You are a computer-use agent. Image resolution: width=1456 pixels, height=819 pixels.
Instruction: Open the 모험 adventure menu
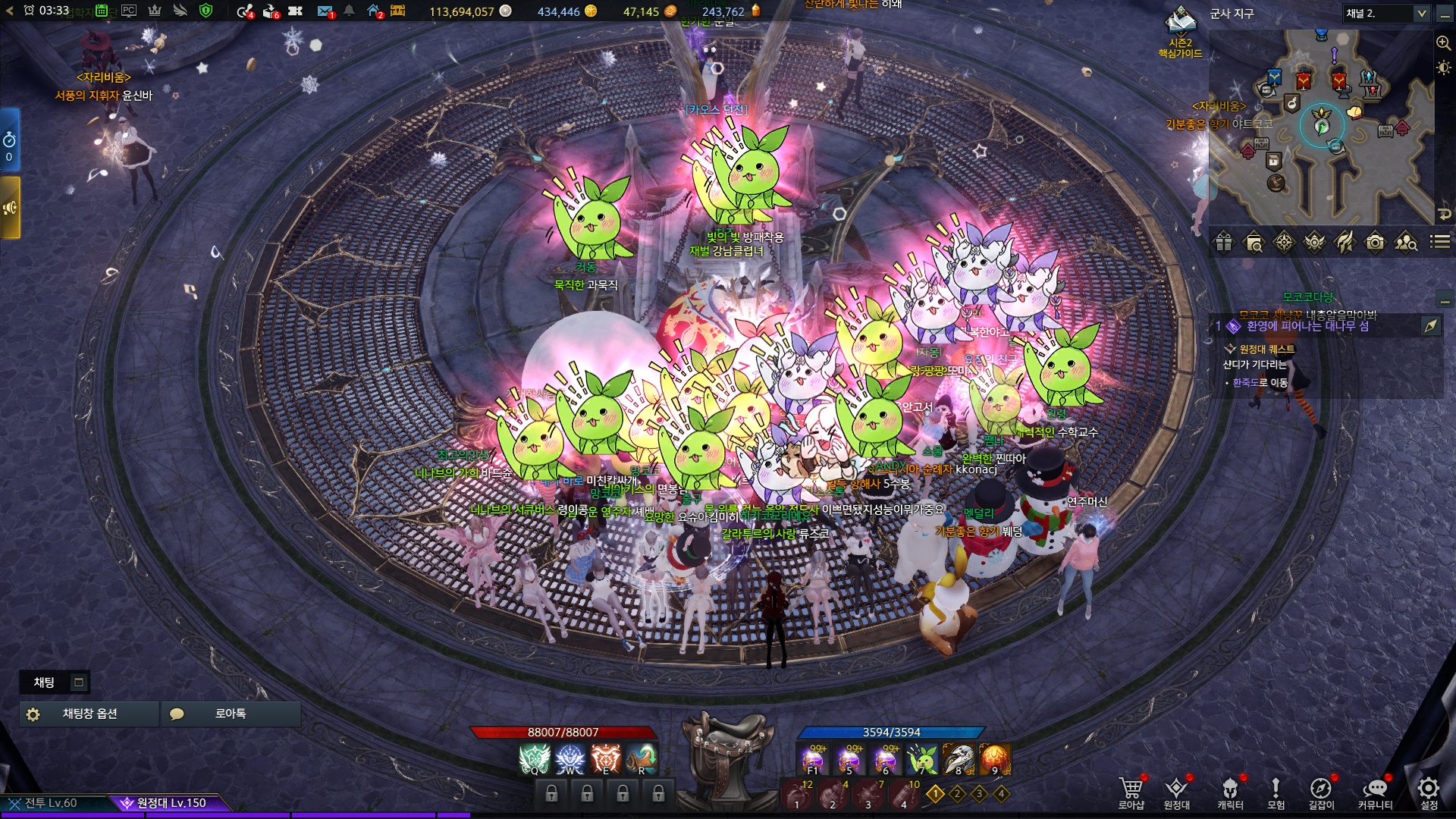click(x=1276, y=789)
